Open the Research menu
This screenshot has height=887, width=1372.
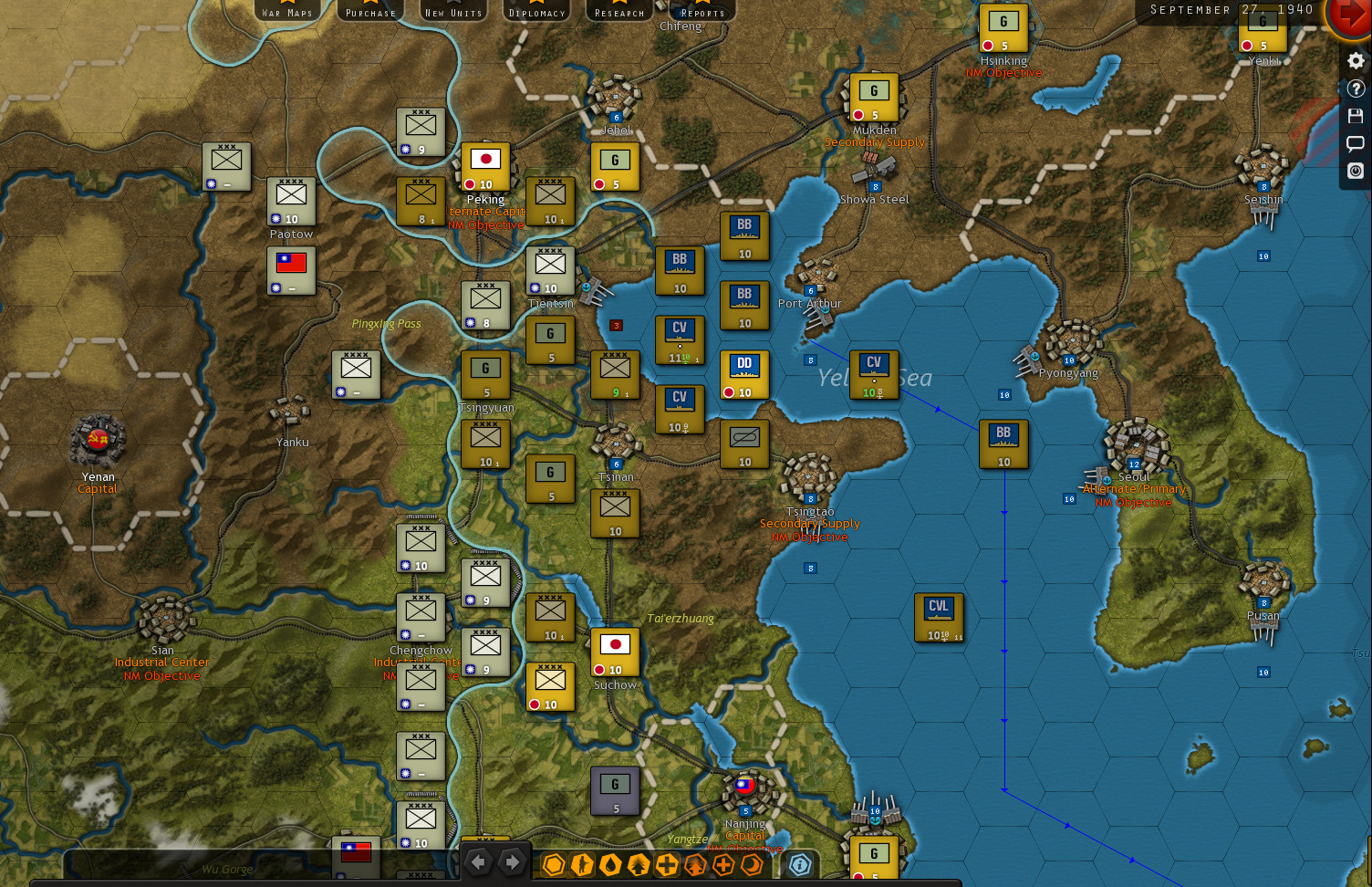[x=618, y=12]
